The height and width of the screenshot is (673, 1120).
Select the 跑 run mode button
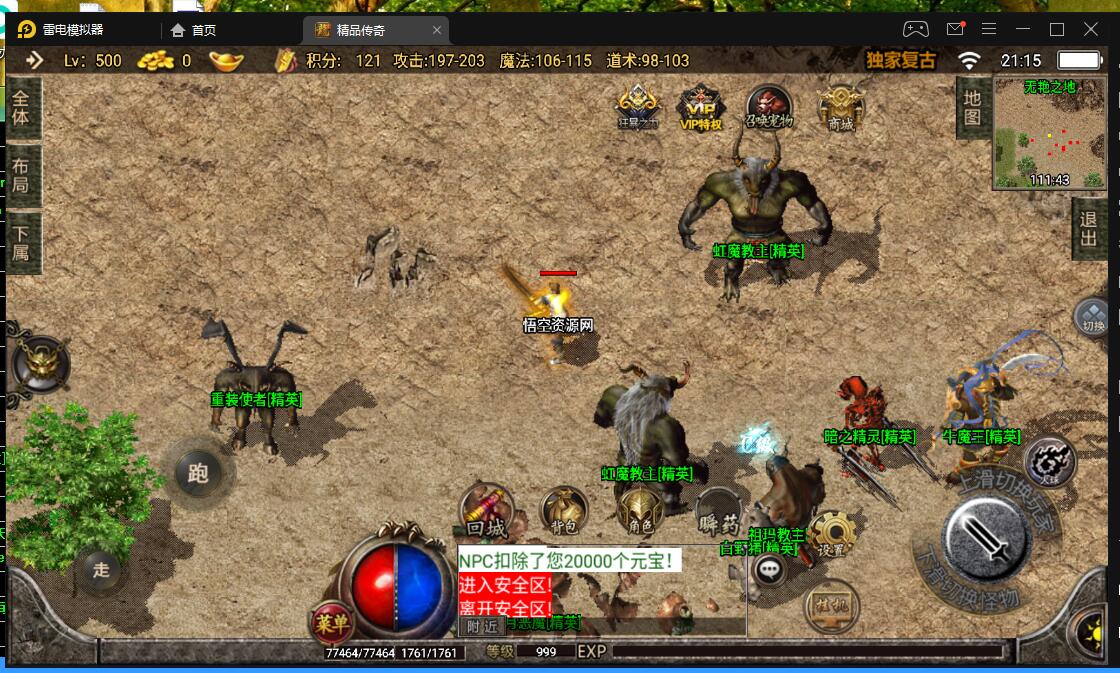click(198, 471)
